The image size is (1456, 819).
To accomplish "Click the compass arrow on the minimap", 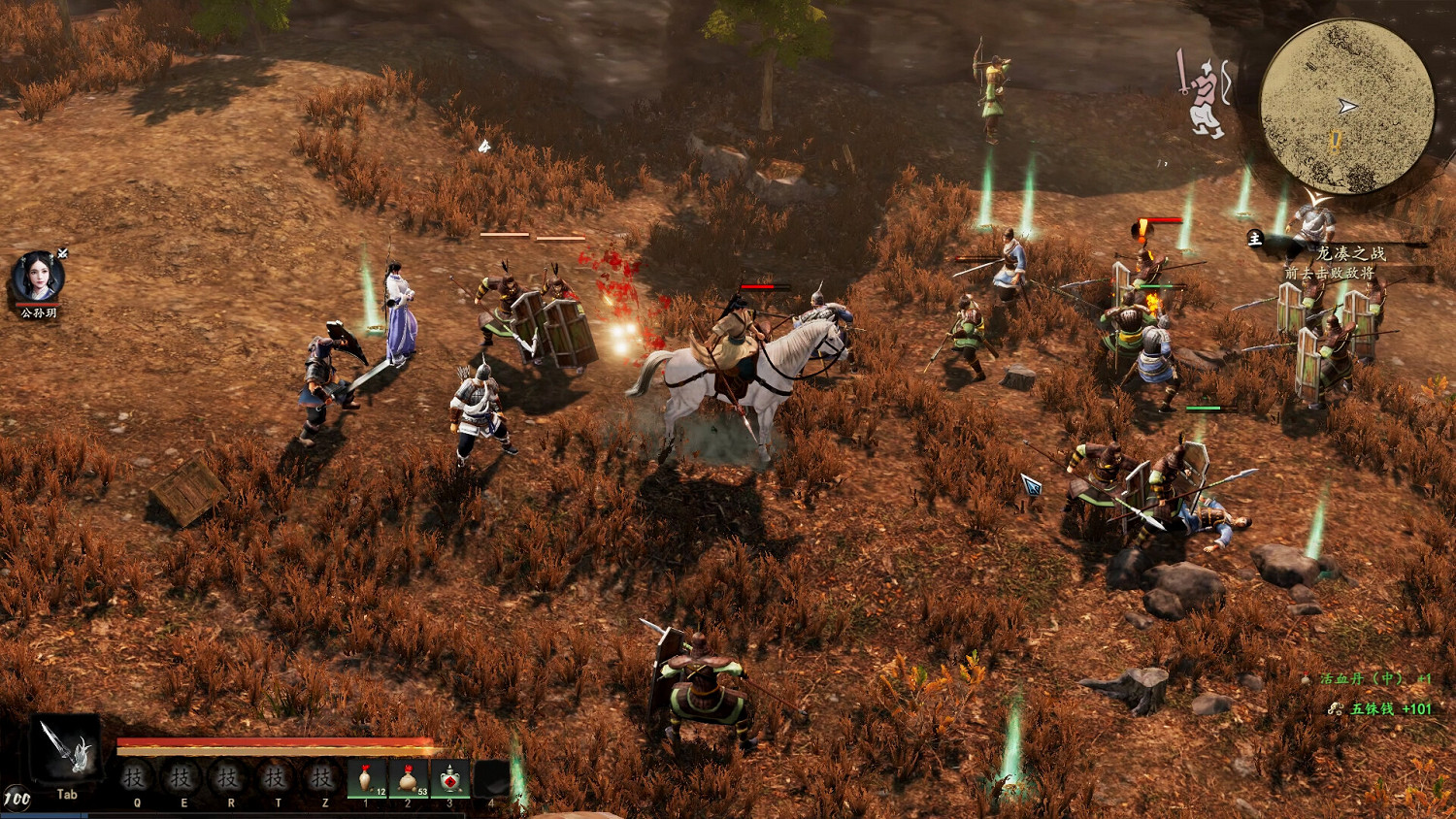I will pyautogui.click(x=1346, y=106).
